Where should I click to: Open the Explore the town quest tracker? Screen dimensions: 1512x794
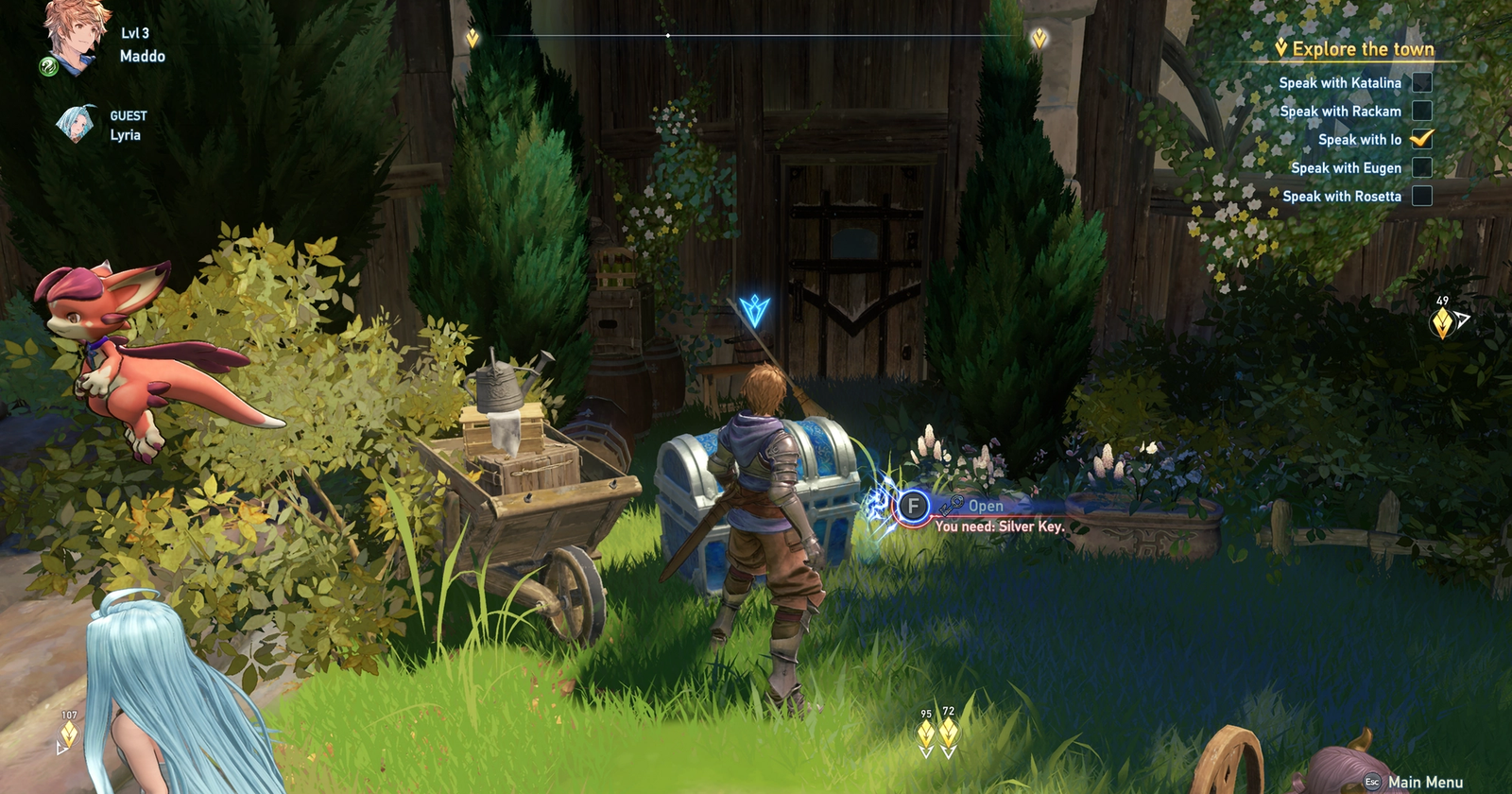(x=1362, y=49)
